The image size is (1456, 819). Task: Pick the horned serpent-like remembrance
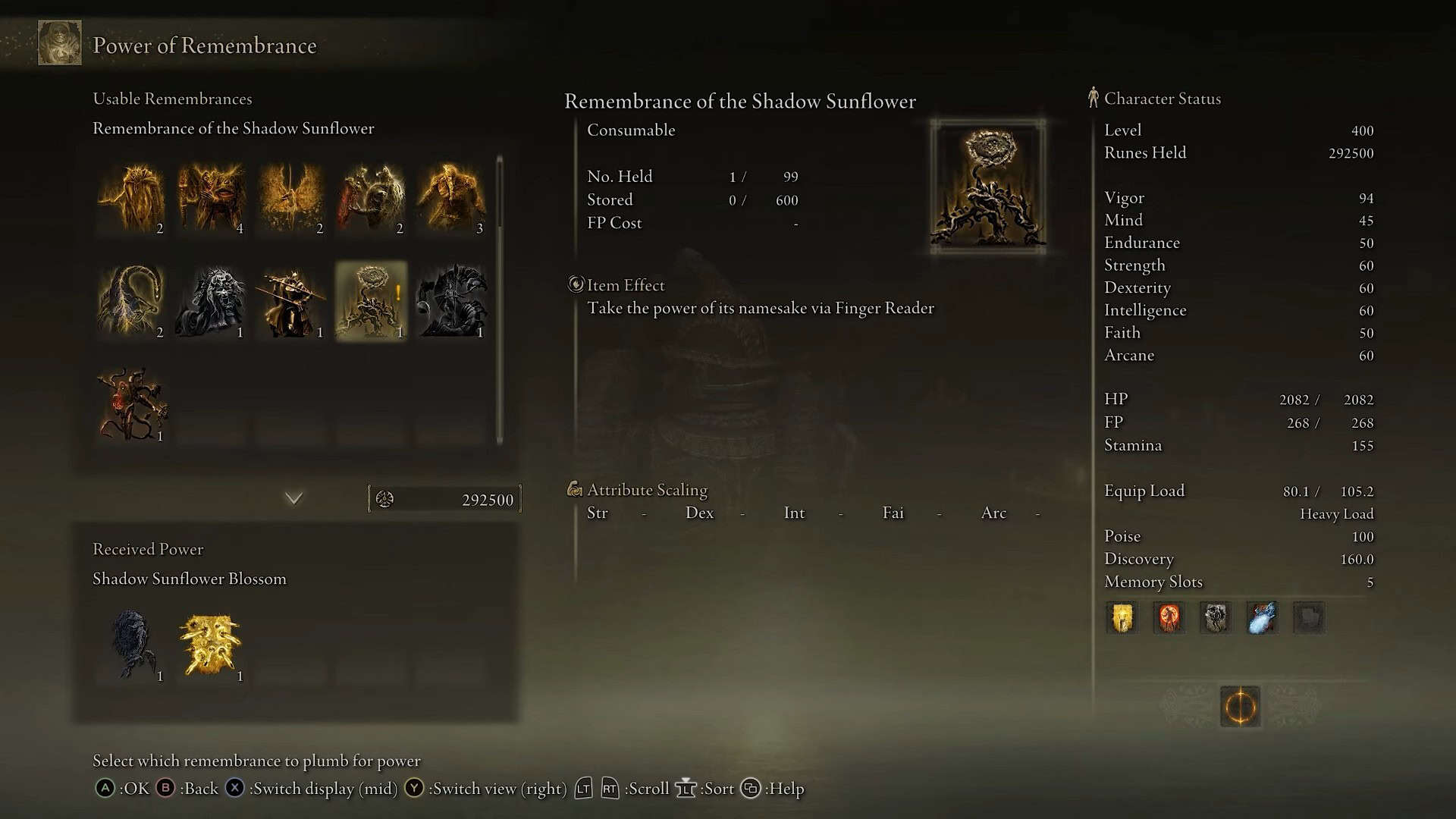click(131, 301)
